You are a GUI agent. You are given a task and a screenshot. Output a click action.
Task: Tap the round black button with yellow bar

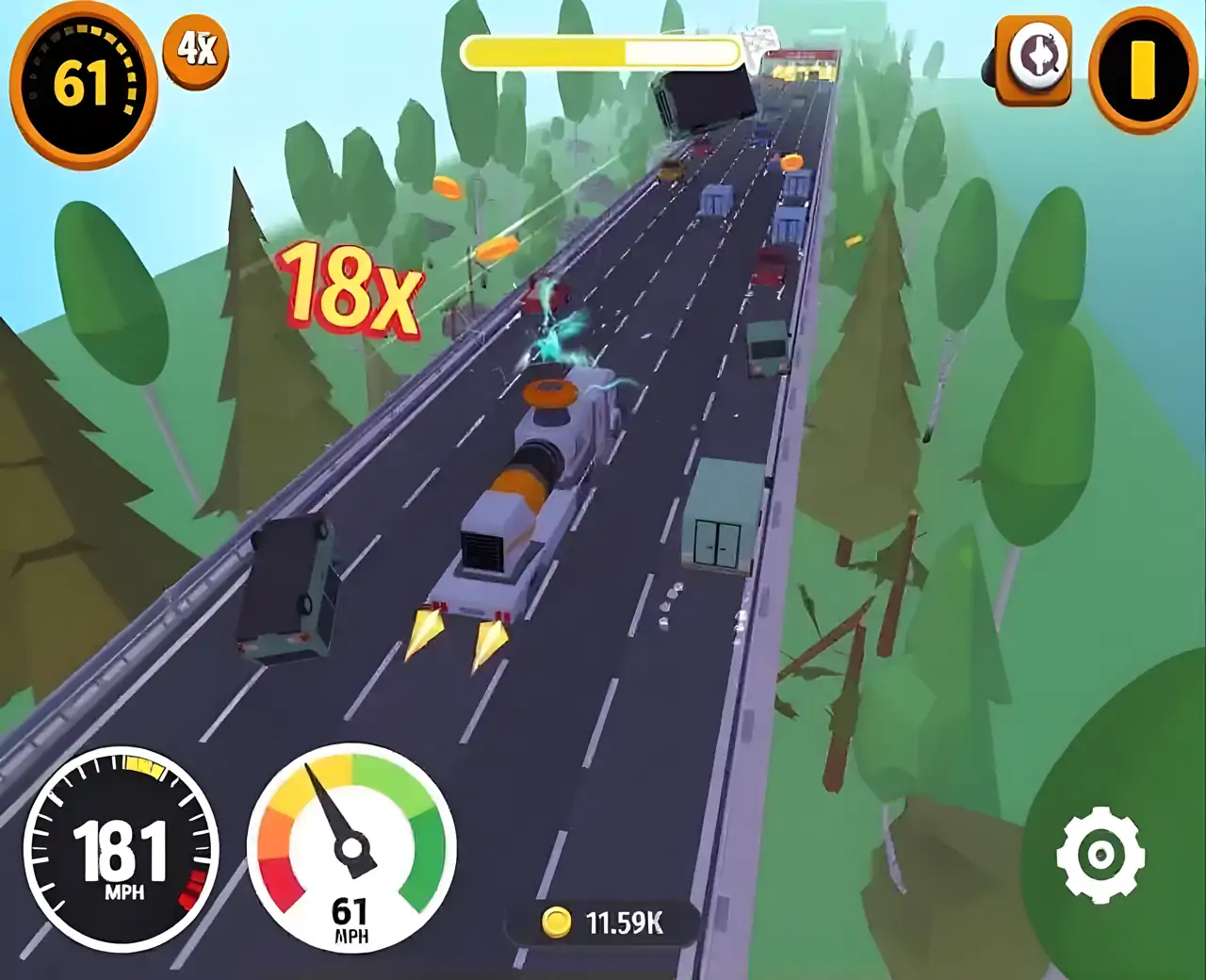coord(1143,69)
